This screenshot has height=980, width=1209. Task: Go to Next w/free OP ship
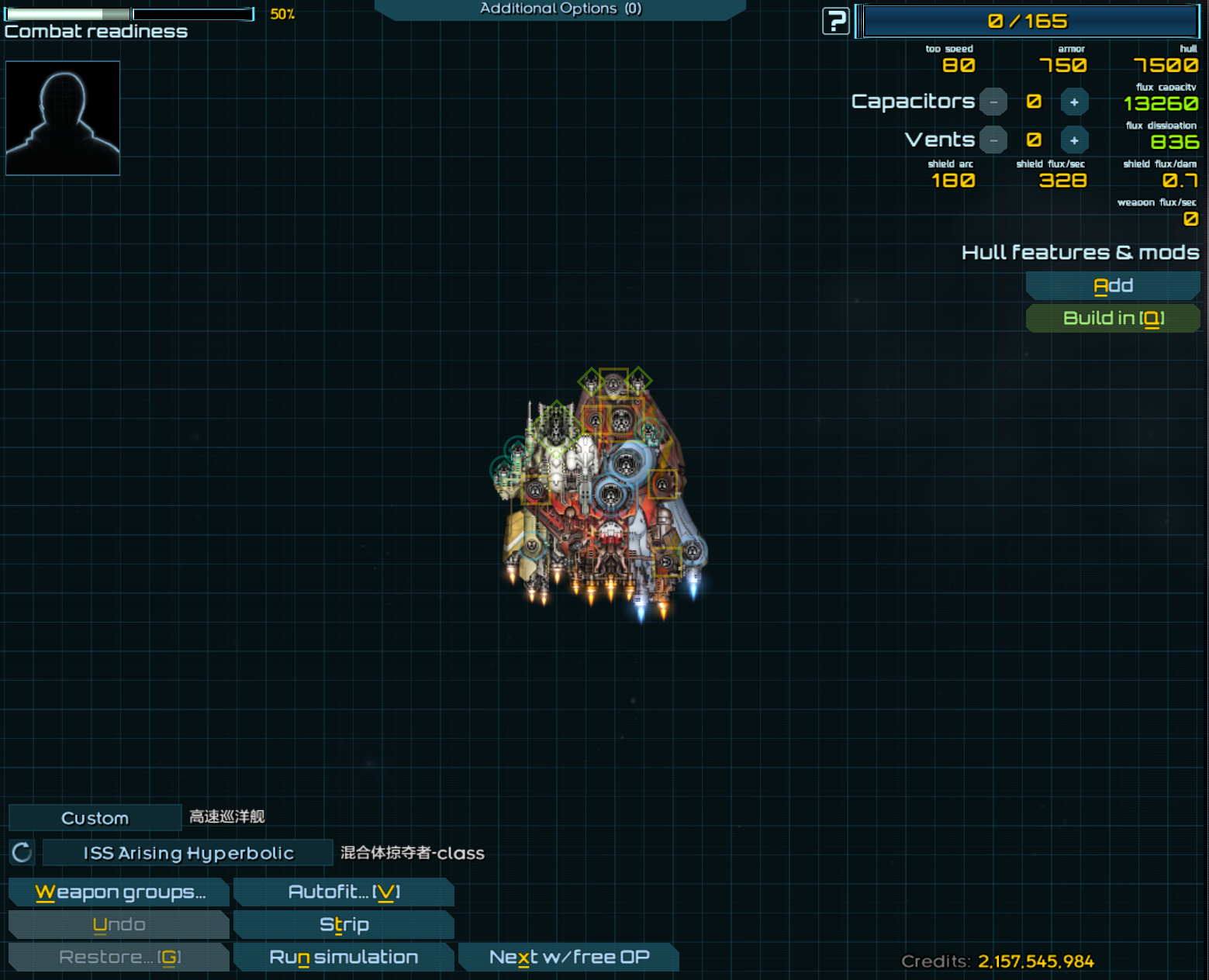pyautogui.click(x=568, y=958)
